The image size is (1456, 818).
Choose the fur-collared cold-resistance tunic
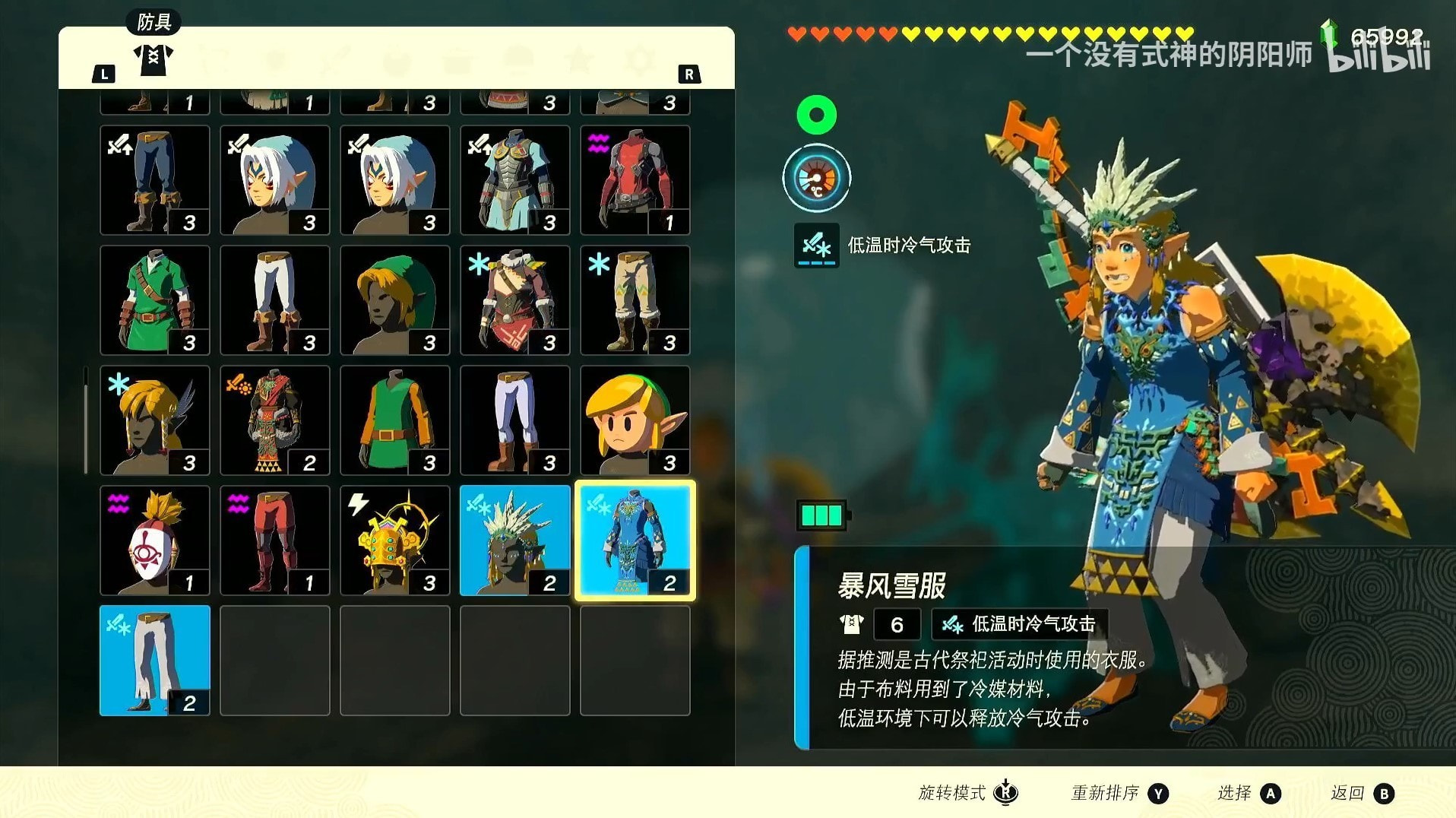click(x=514, y=300)
